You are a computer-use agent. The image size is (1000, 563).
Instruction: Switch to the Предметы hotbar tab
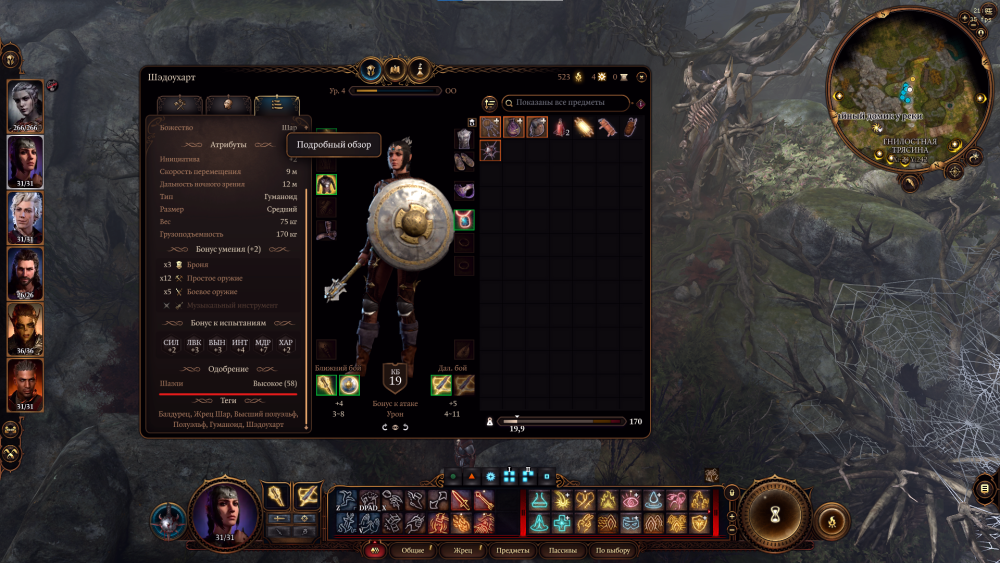point(512,551)
